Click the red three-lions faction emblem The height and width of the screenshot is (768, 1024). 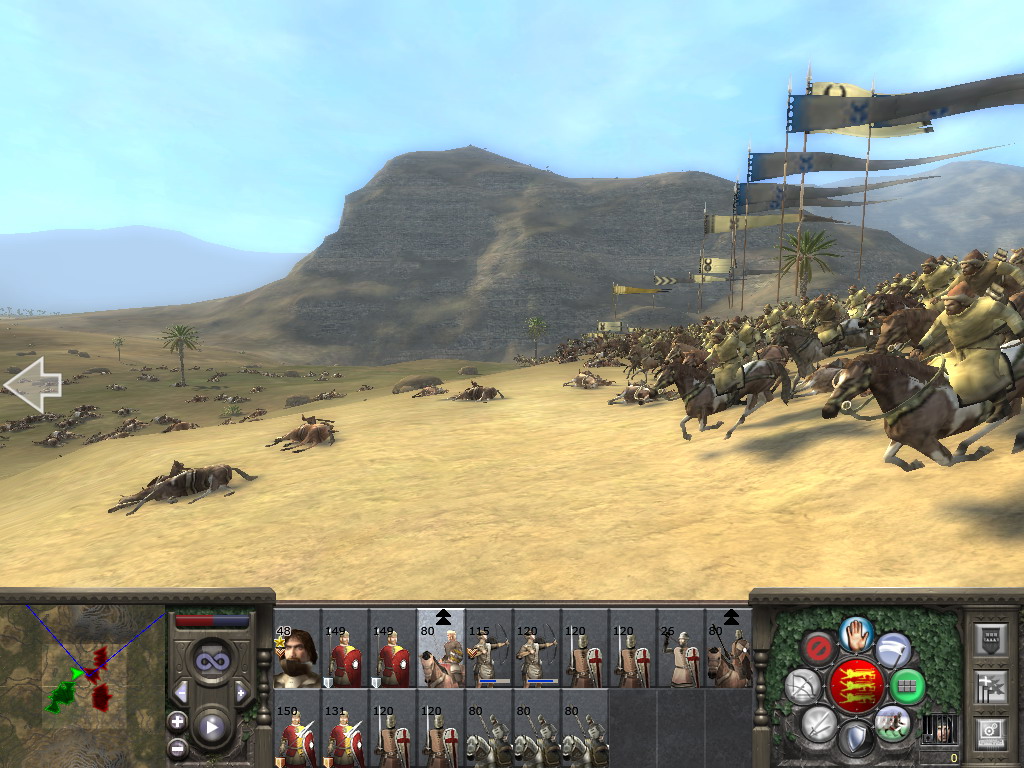(x=856, y=686)
